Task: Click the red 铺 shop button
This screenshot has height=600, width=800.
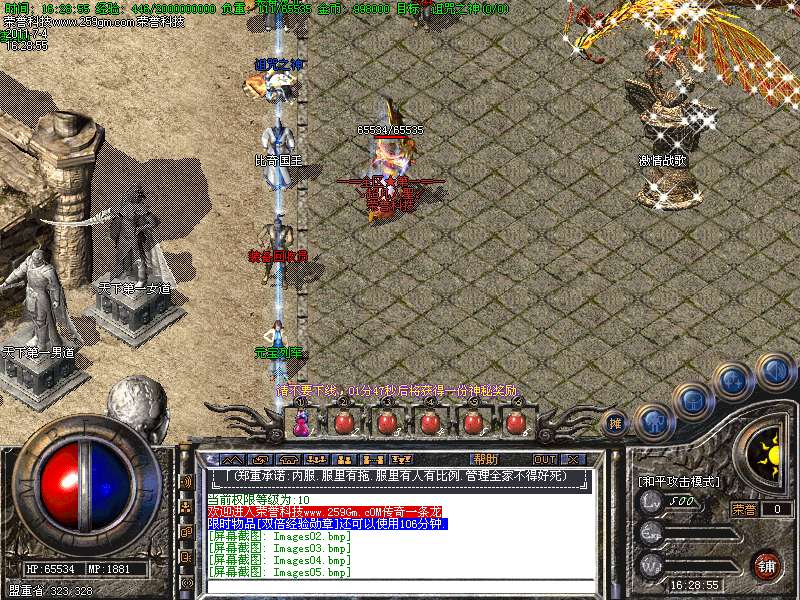Action: click(766, 564)
